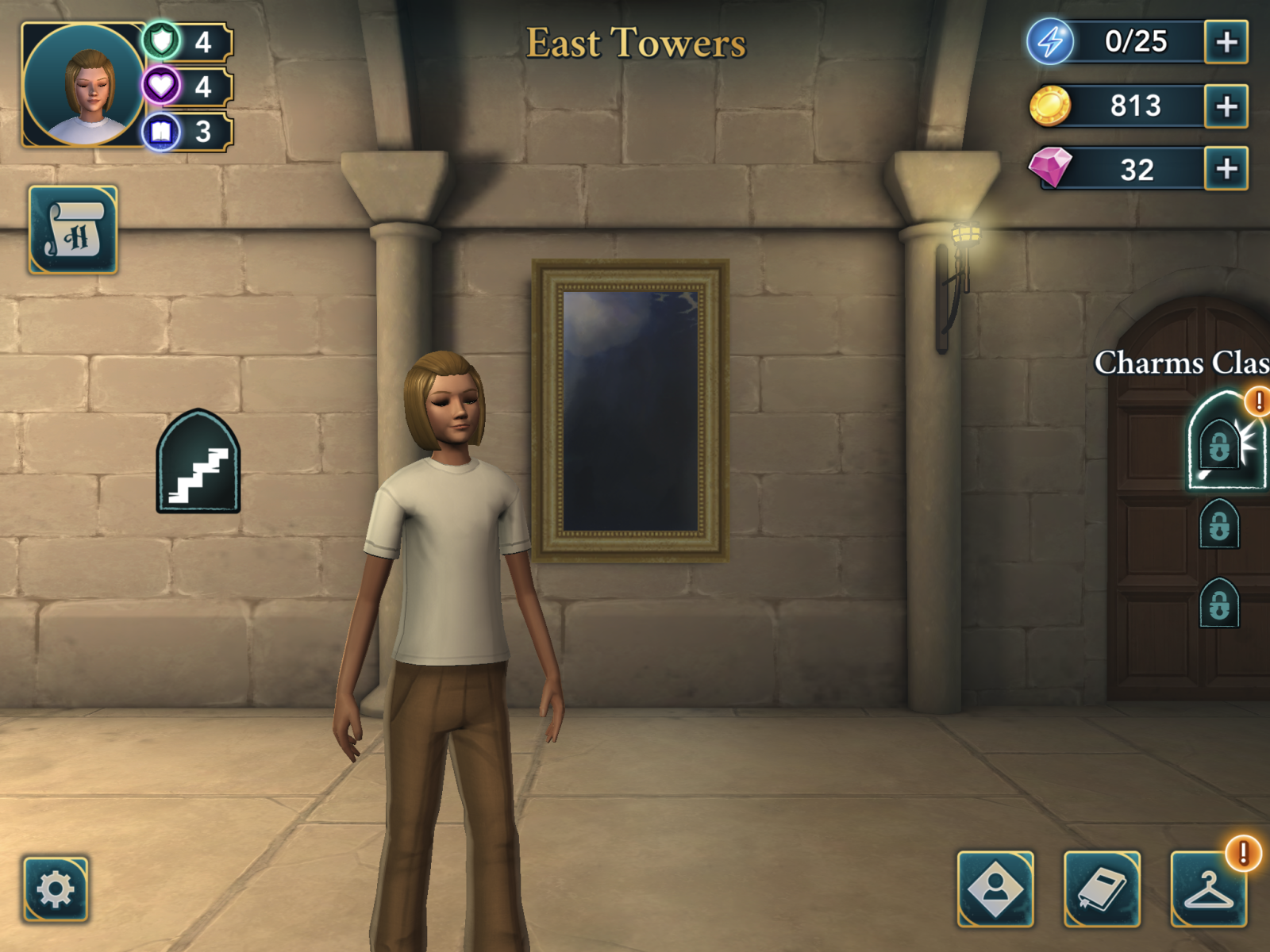Tap the staircase navigation icon
Image resolution: width=1270 pixels, height=952 pixels.
click(198, 463)
